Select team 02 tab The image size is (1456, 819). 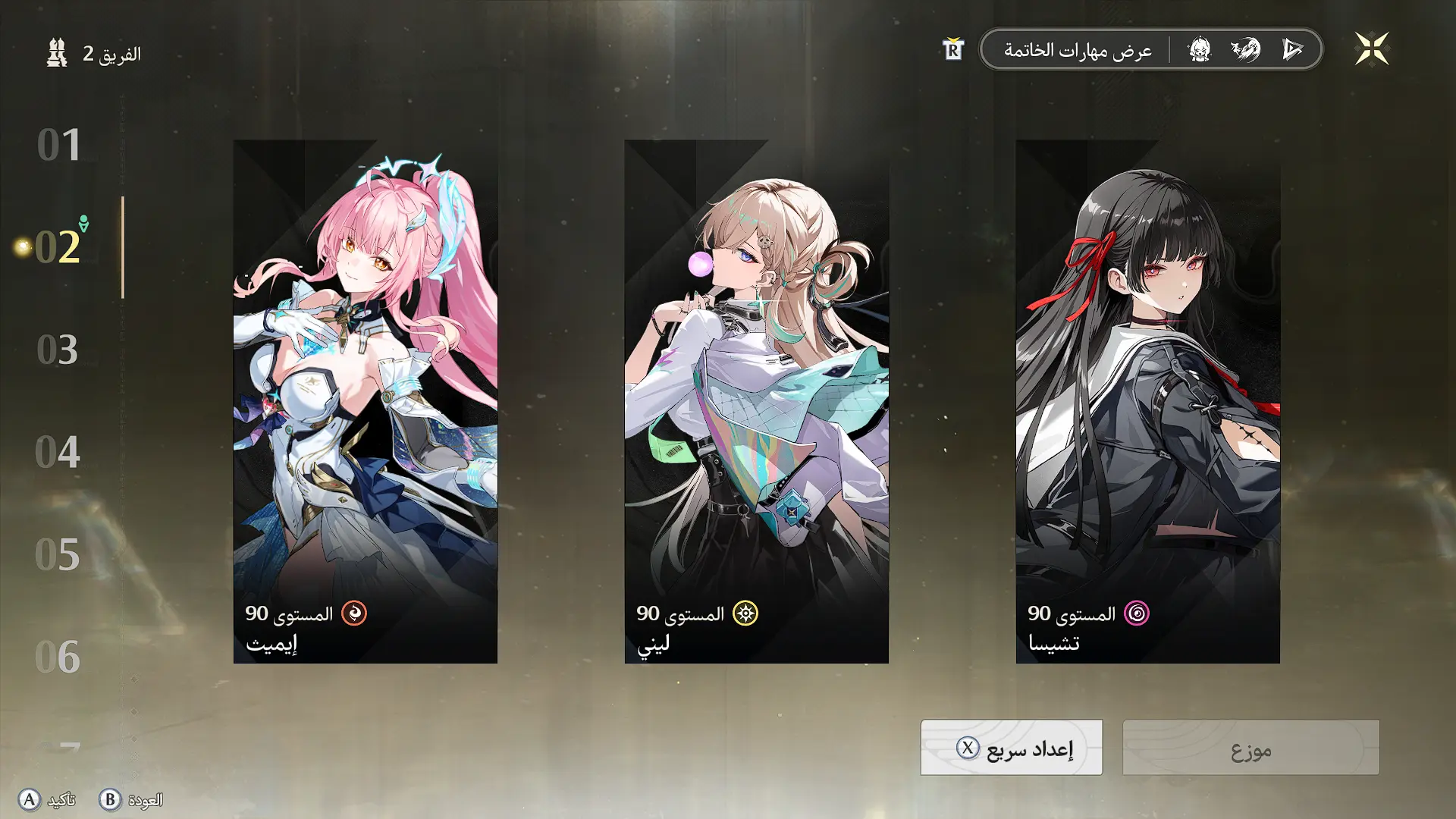click(x=58, y=247)
